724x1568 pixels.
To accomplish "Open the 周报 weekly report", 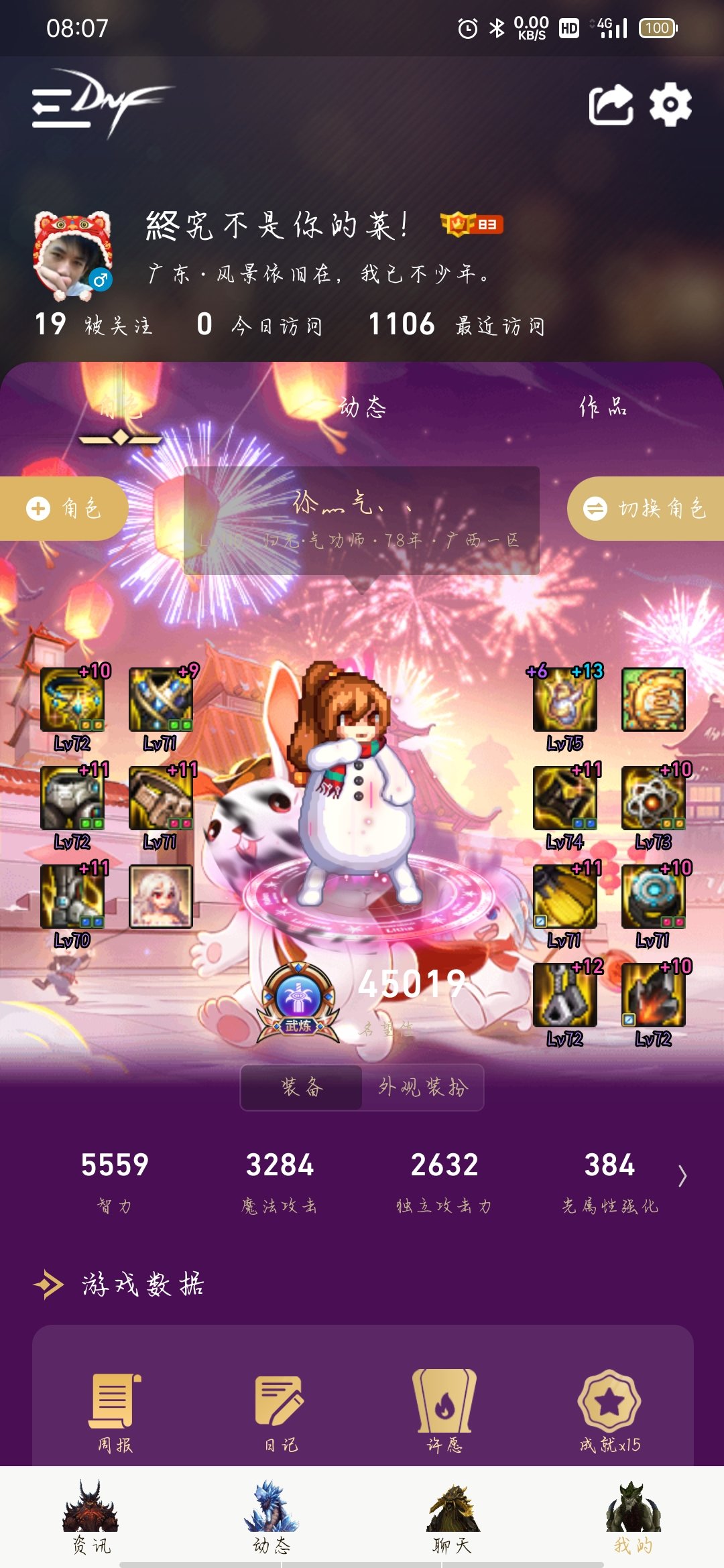I will tap(115, 1411).
